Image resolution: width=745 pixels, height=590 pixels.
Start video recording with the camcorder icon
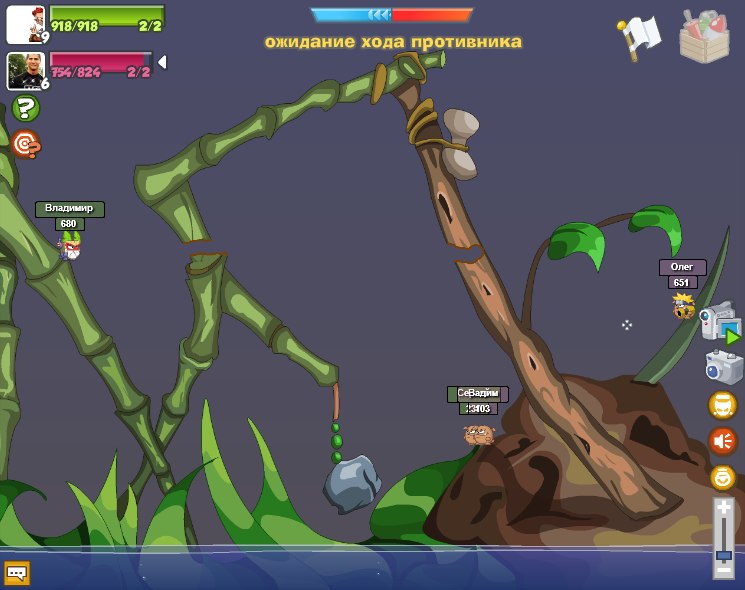click(x=719, y=323)
